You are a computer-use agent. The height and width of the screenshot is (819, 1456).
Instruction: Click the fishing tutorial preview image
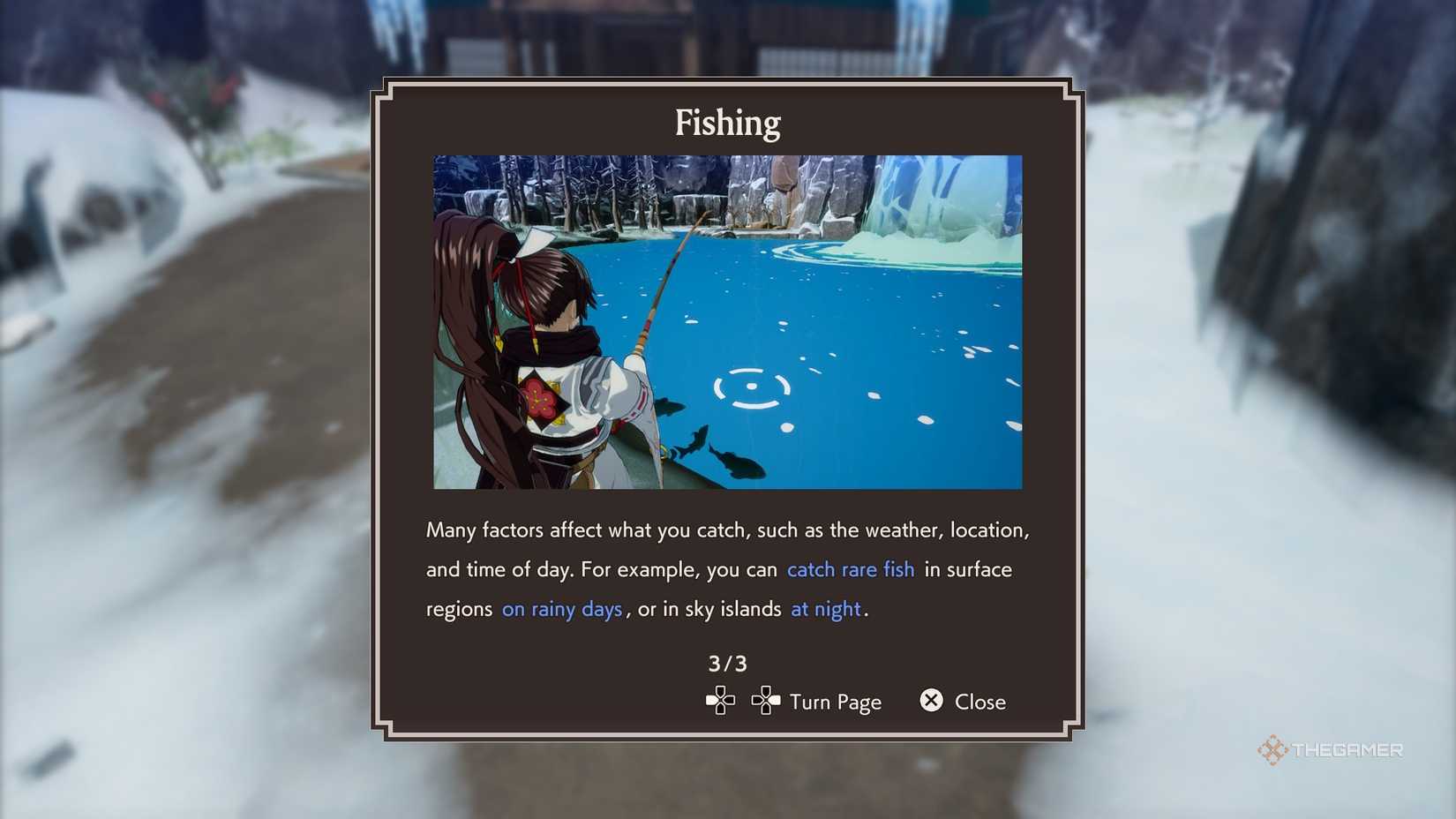click(727, 322)
